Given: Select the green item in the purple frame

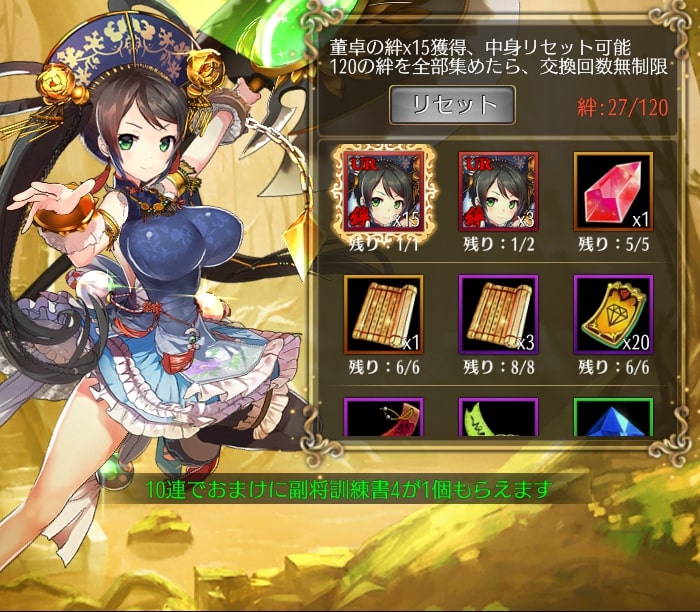Looking at the screenshot, I should (498, 418).
